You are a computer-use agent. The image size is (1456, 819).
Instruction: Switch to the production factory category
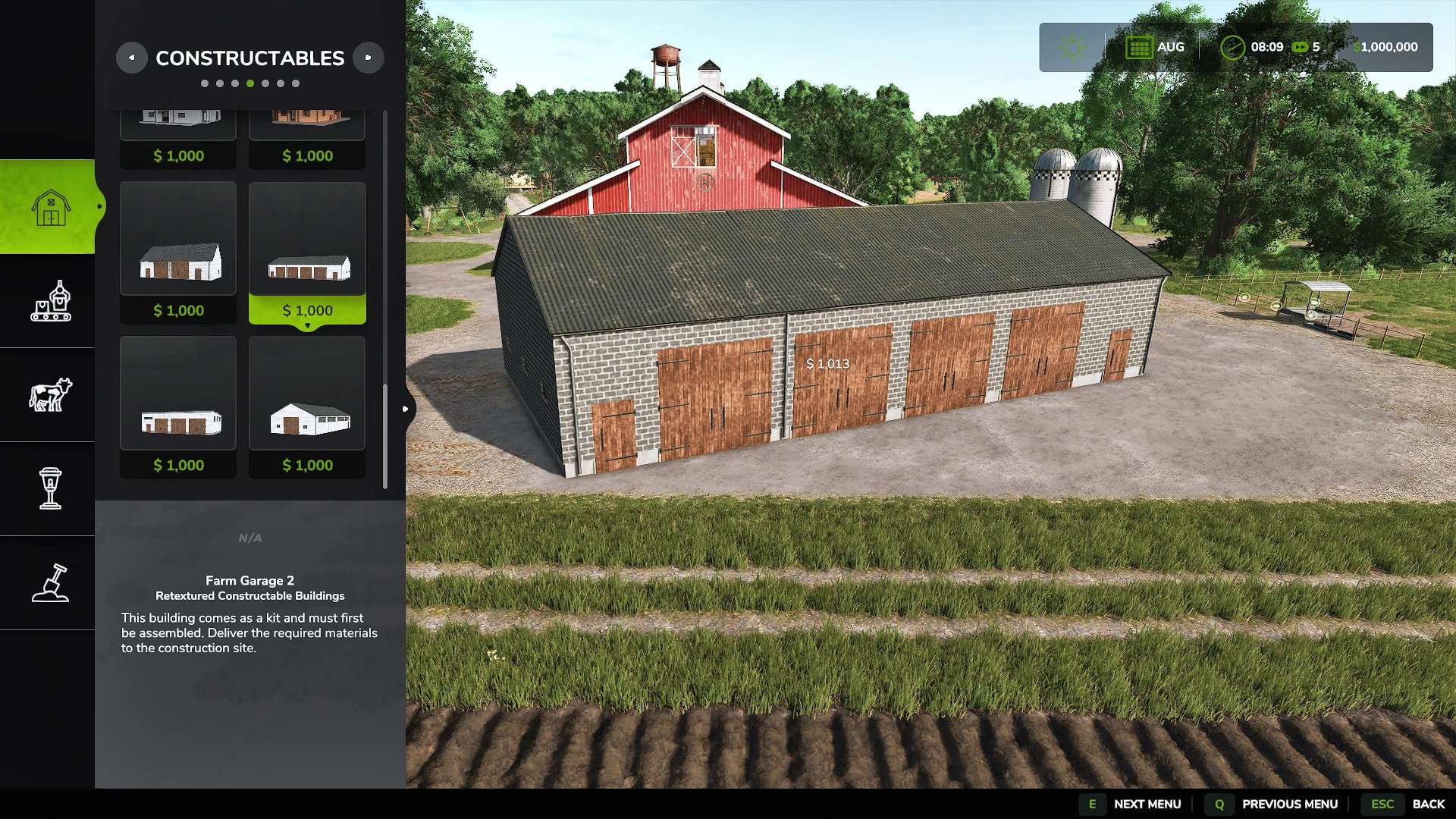tap(50, 301)
